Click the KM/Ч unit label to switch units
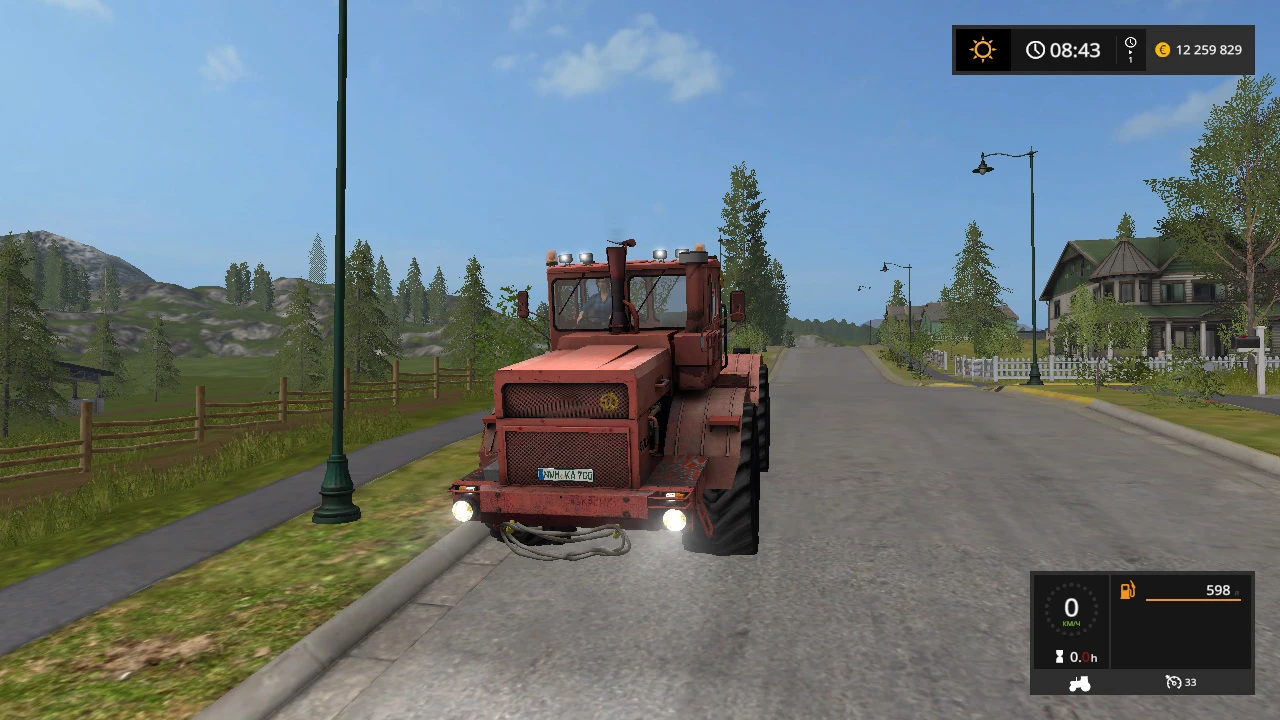The height and width of the screenshot is (720, 1280). pos(1071,622)
